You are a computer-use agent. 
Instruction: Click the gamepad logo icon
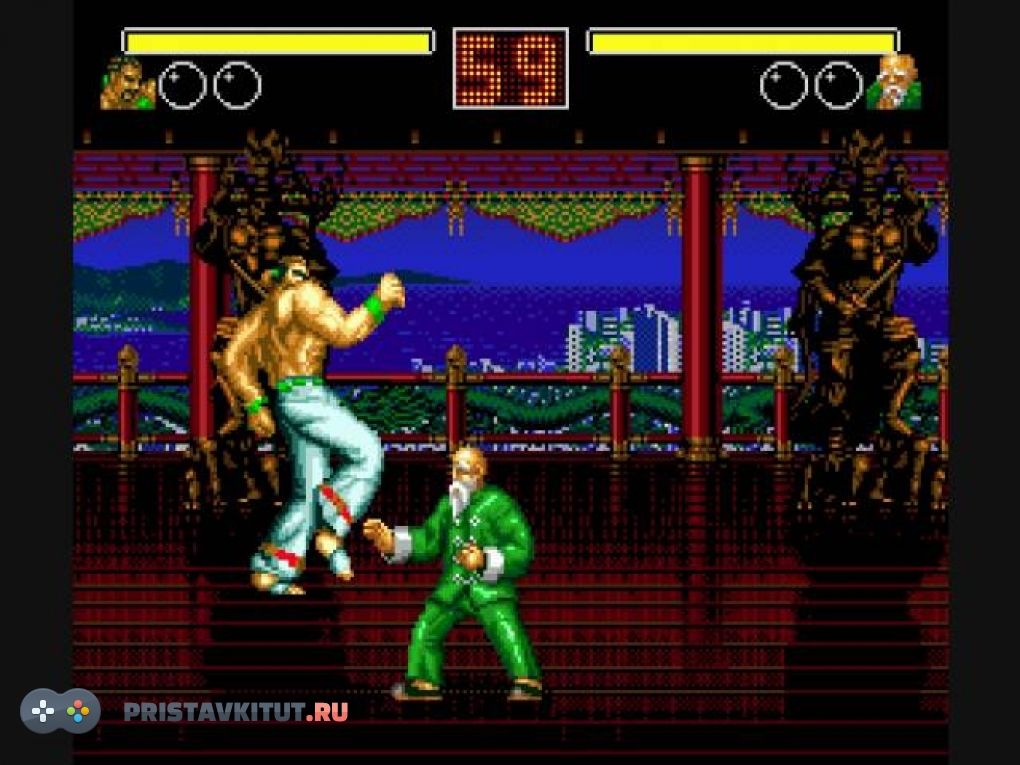pos(60,711)
